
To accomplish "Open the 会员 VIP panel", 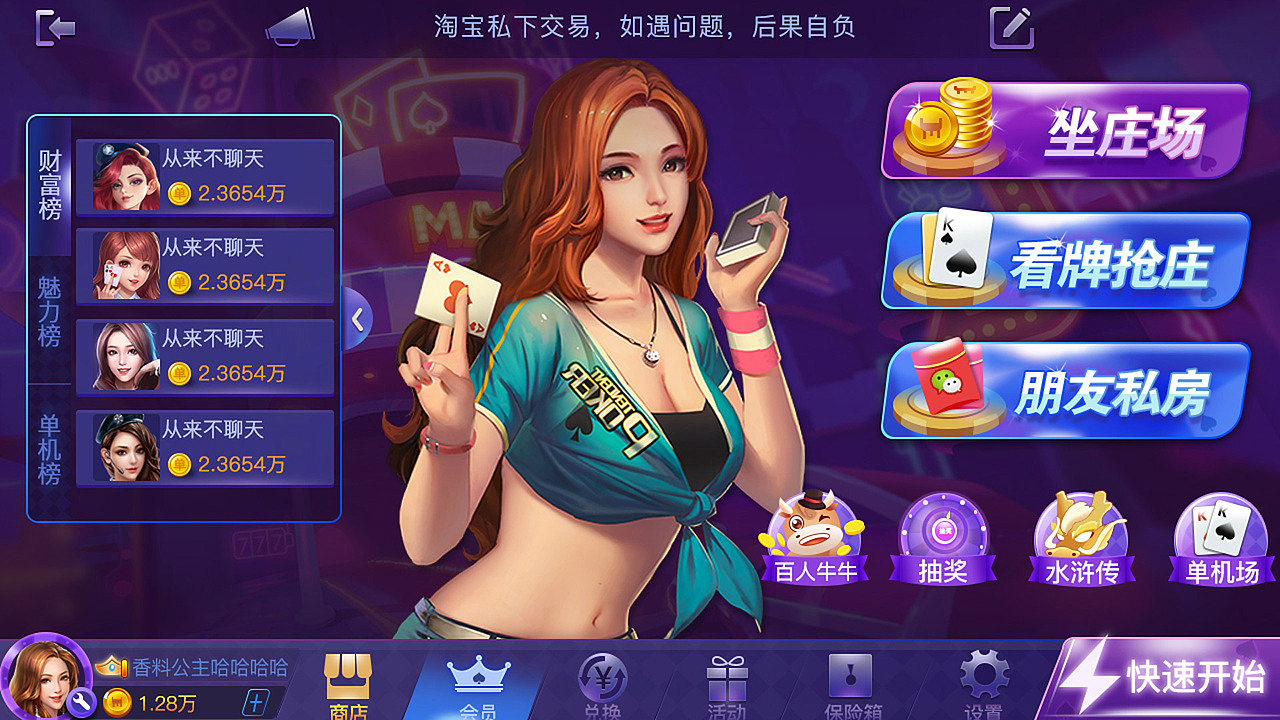I will pos(478,685).
